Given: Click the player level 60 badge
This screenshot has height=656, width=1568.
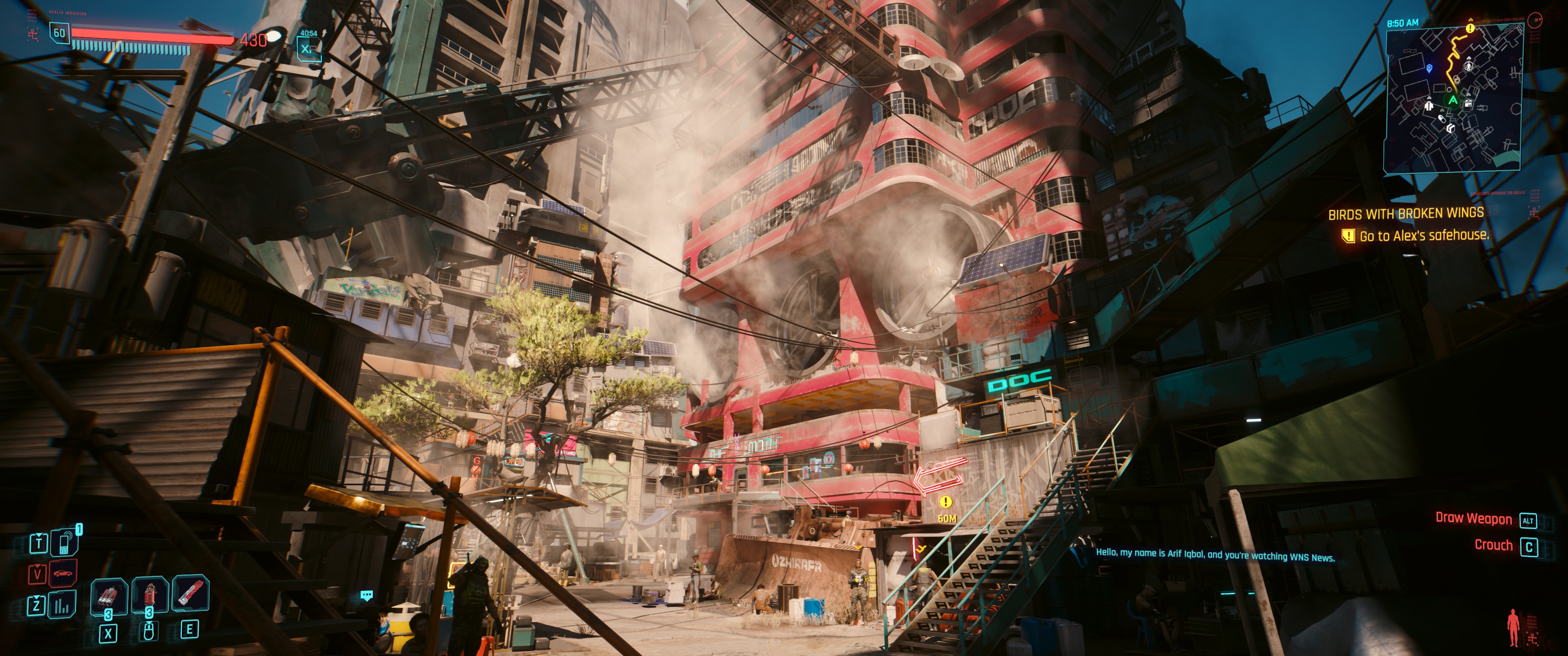Looking at the screenshot, I should point(59,33).
